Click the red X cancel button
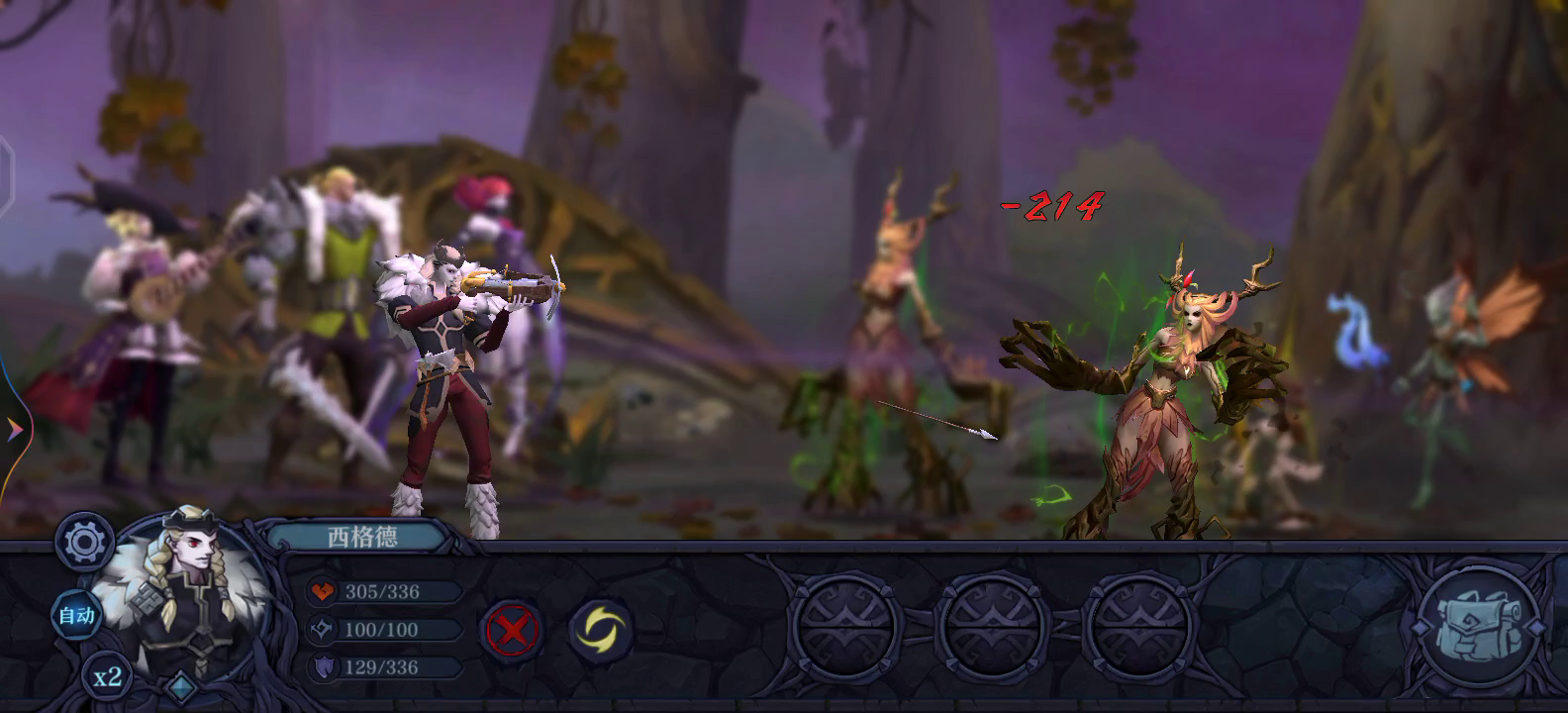Image resolution: width=1568 pixels, height=713 pixels. [x=511, y=629]
